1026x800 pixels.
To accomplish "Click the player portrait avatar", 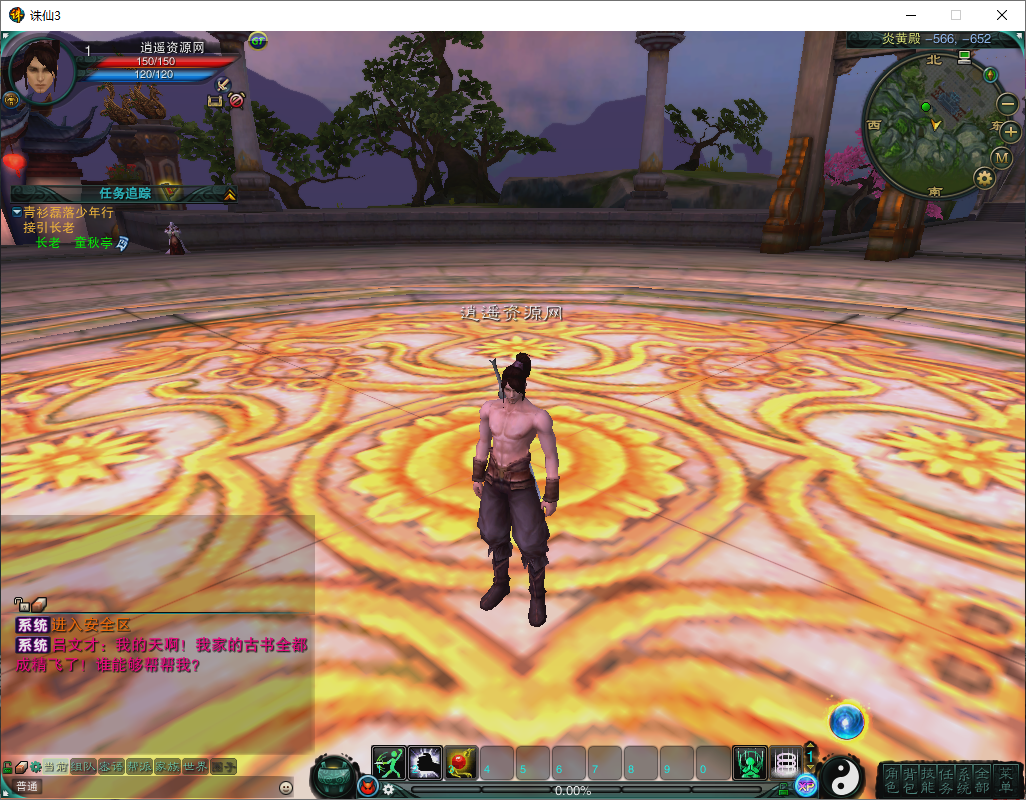I will coord(41,70).
